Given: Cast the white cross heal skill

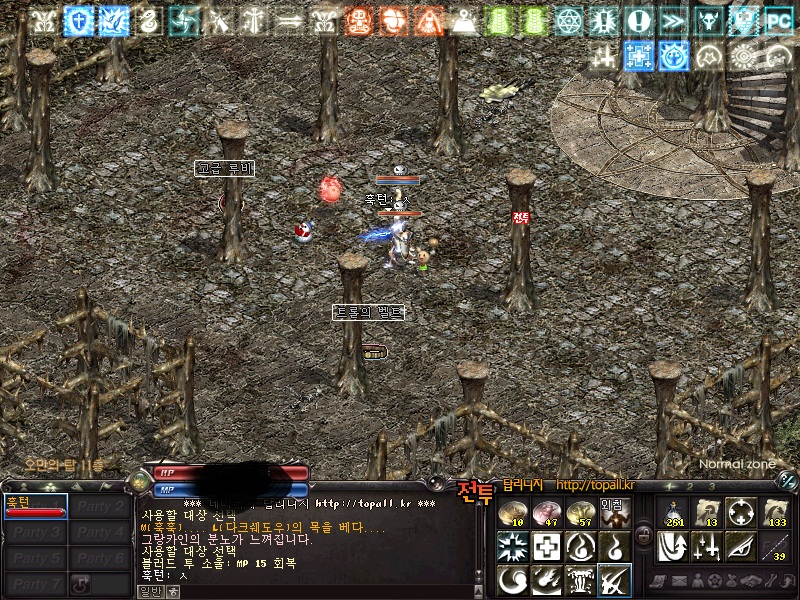Looking at the screenshot, I should (x=546, y=546).
